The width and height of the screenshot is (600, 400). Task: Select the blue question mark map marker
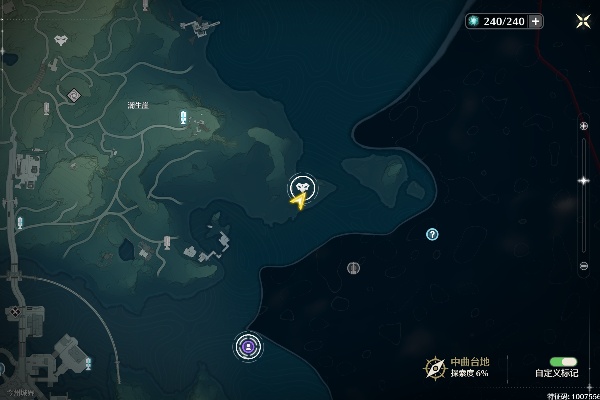coord(432,235)
